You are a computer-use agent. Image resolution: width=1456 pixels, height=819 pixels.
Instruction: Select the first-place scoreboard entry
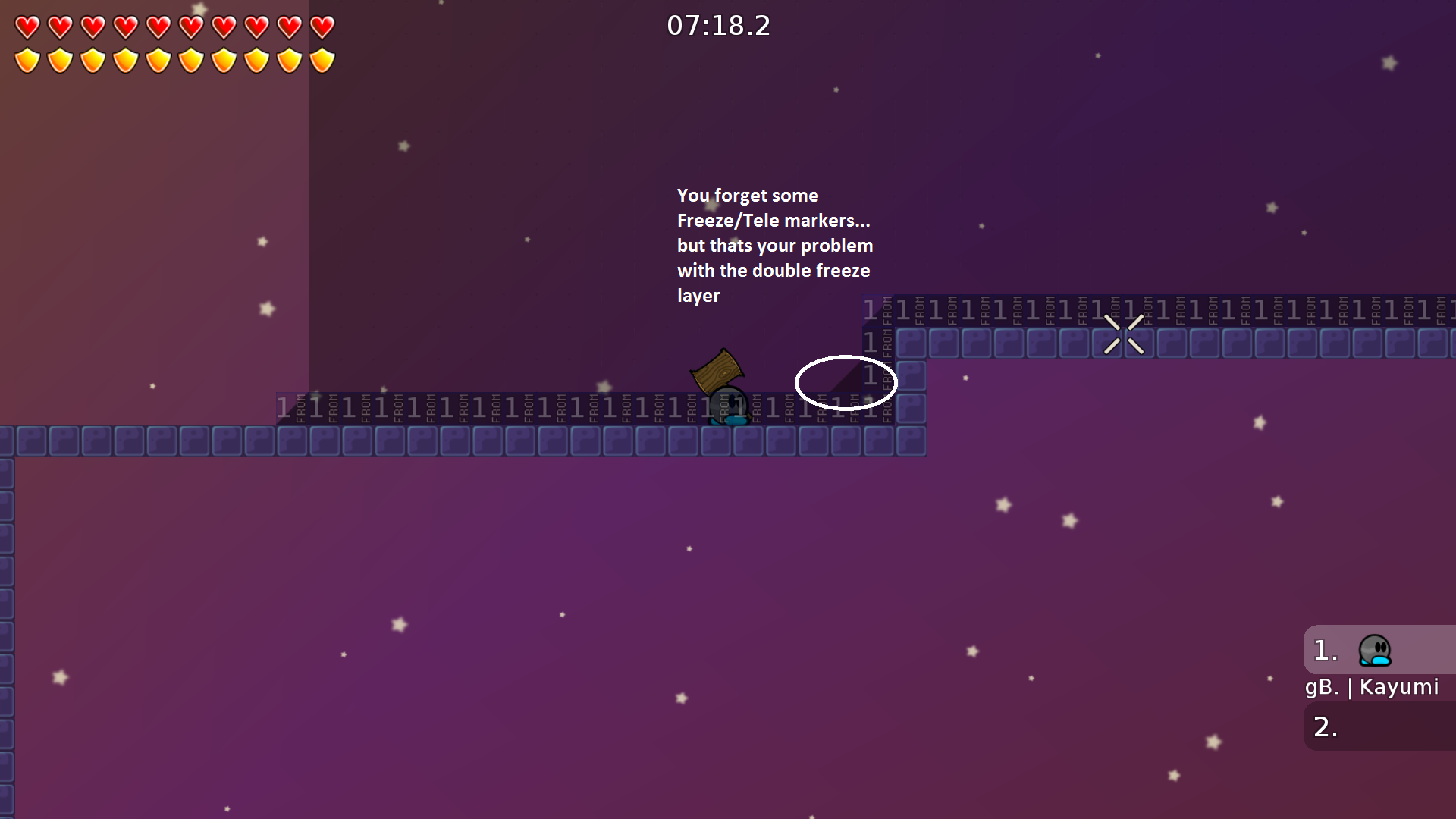coord(1357,650)
